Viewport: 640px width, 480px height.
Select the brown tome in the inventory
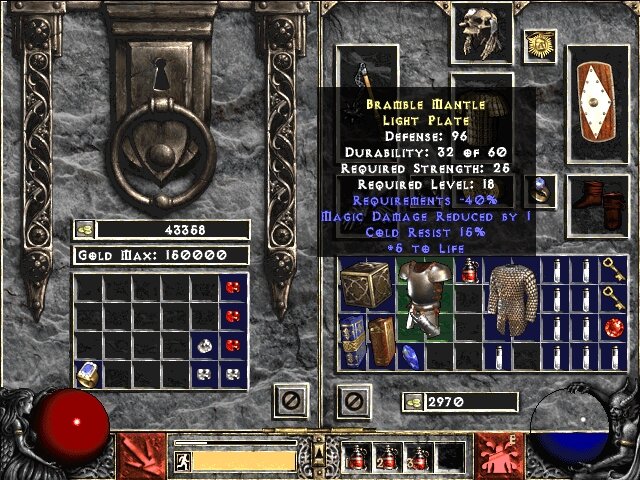(381, 340)
